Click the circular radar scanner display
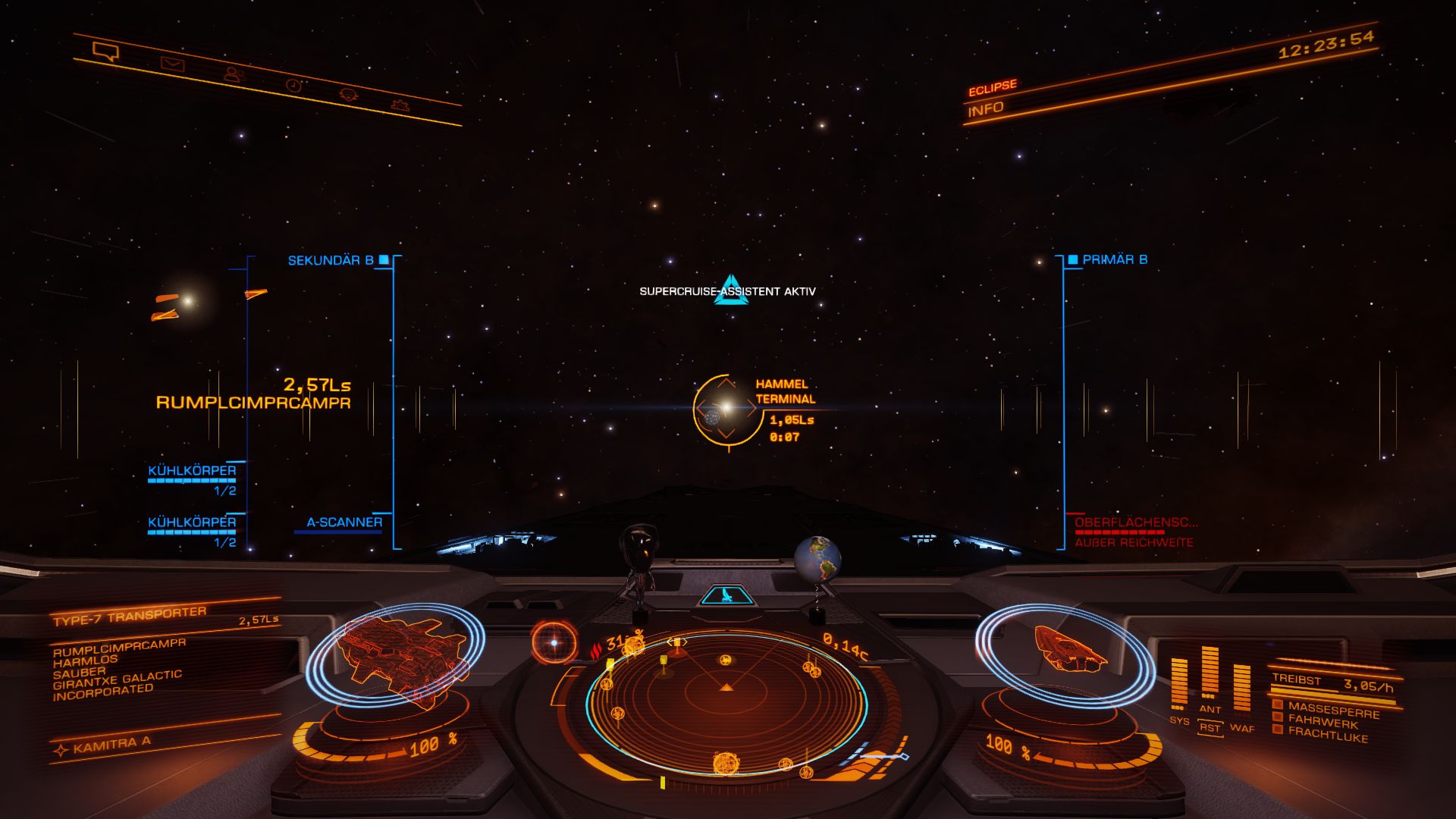1456x819 pixels. (726, 701)
